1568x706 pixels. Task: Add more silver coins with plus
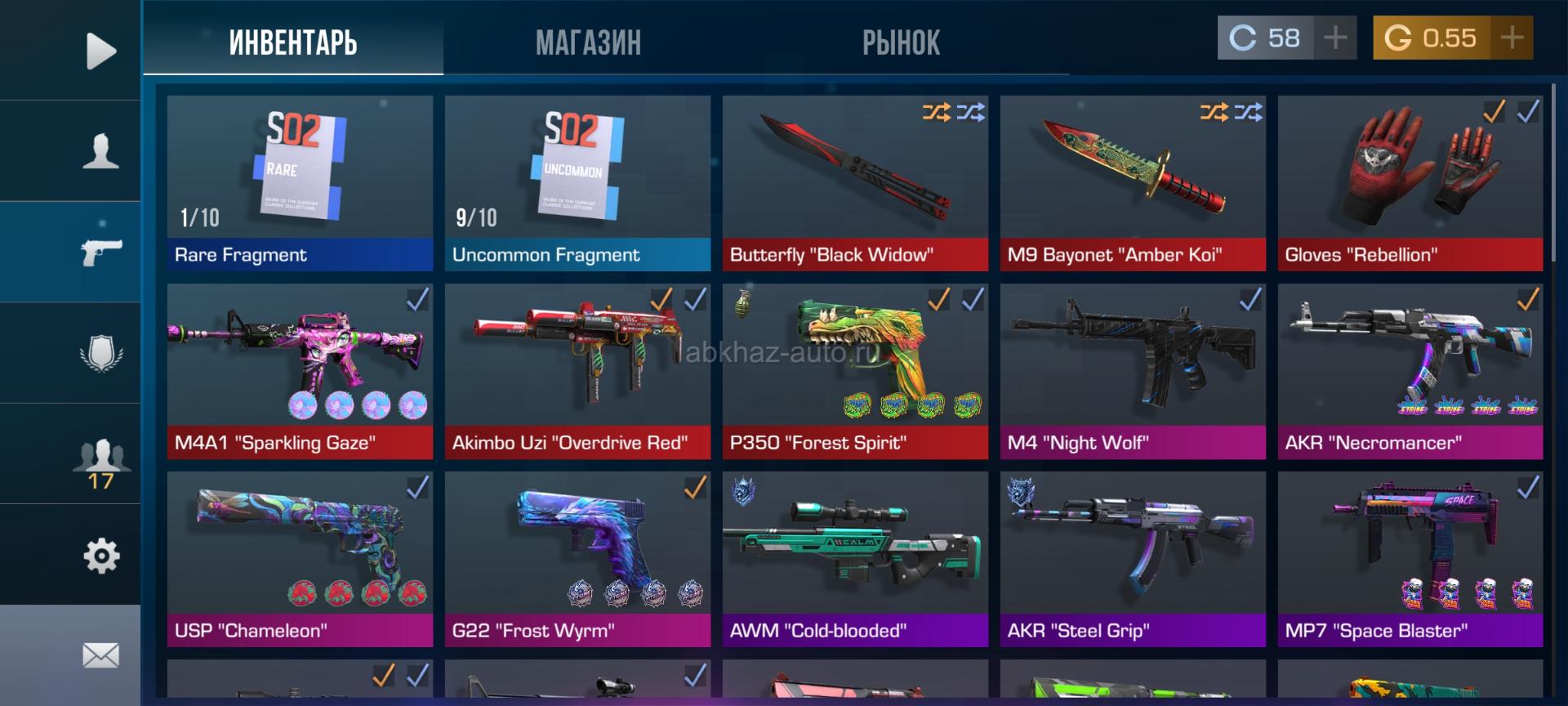1335,38
